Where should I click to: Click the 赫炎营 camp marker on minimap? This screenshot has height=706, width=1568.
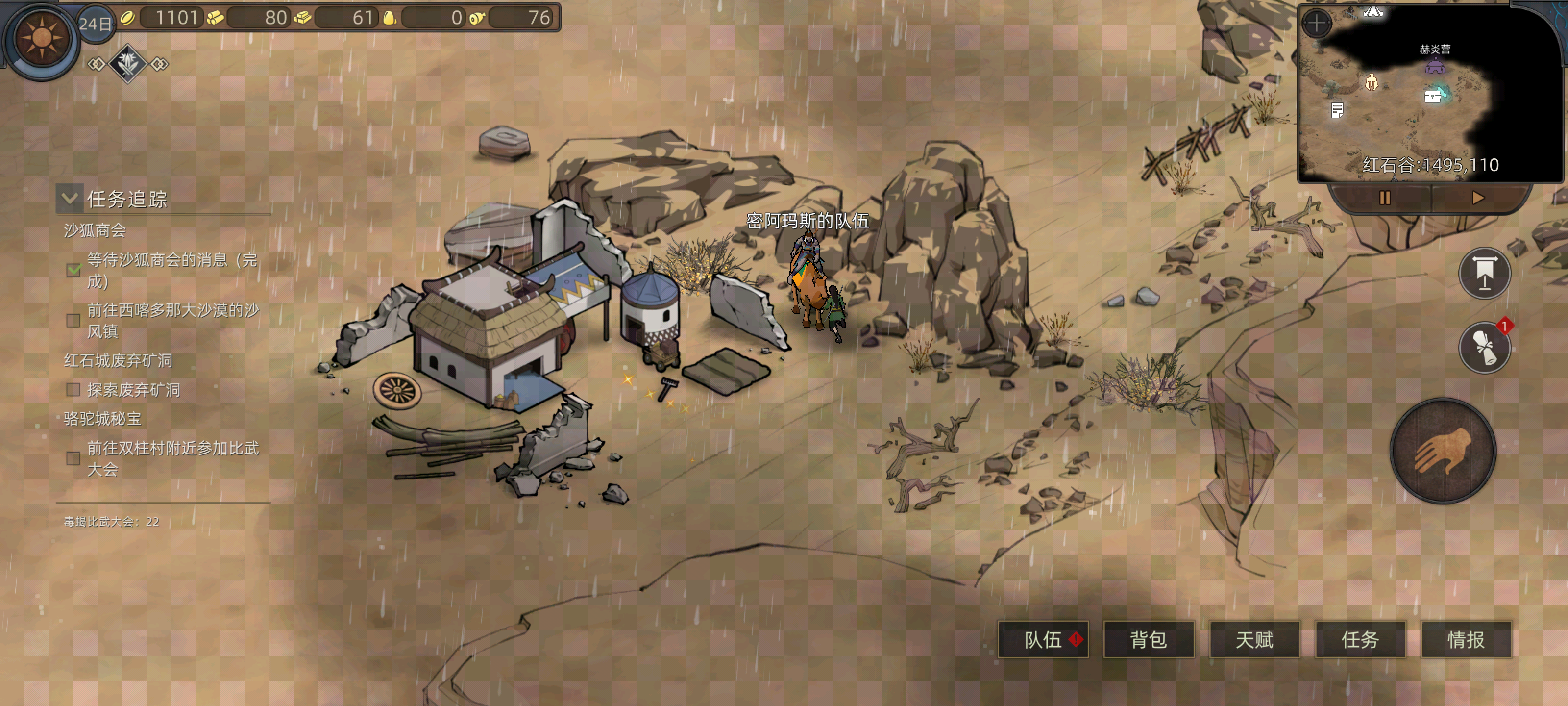[1435, 66]
